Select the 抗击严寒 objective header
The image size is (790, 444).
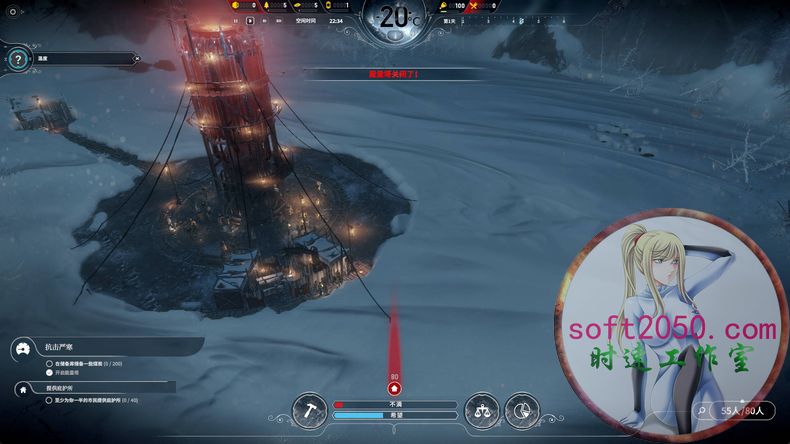click(57, 348)
